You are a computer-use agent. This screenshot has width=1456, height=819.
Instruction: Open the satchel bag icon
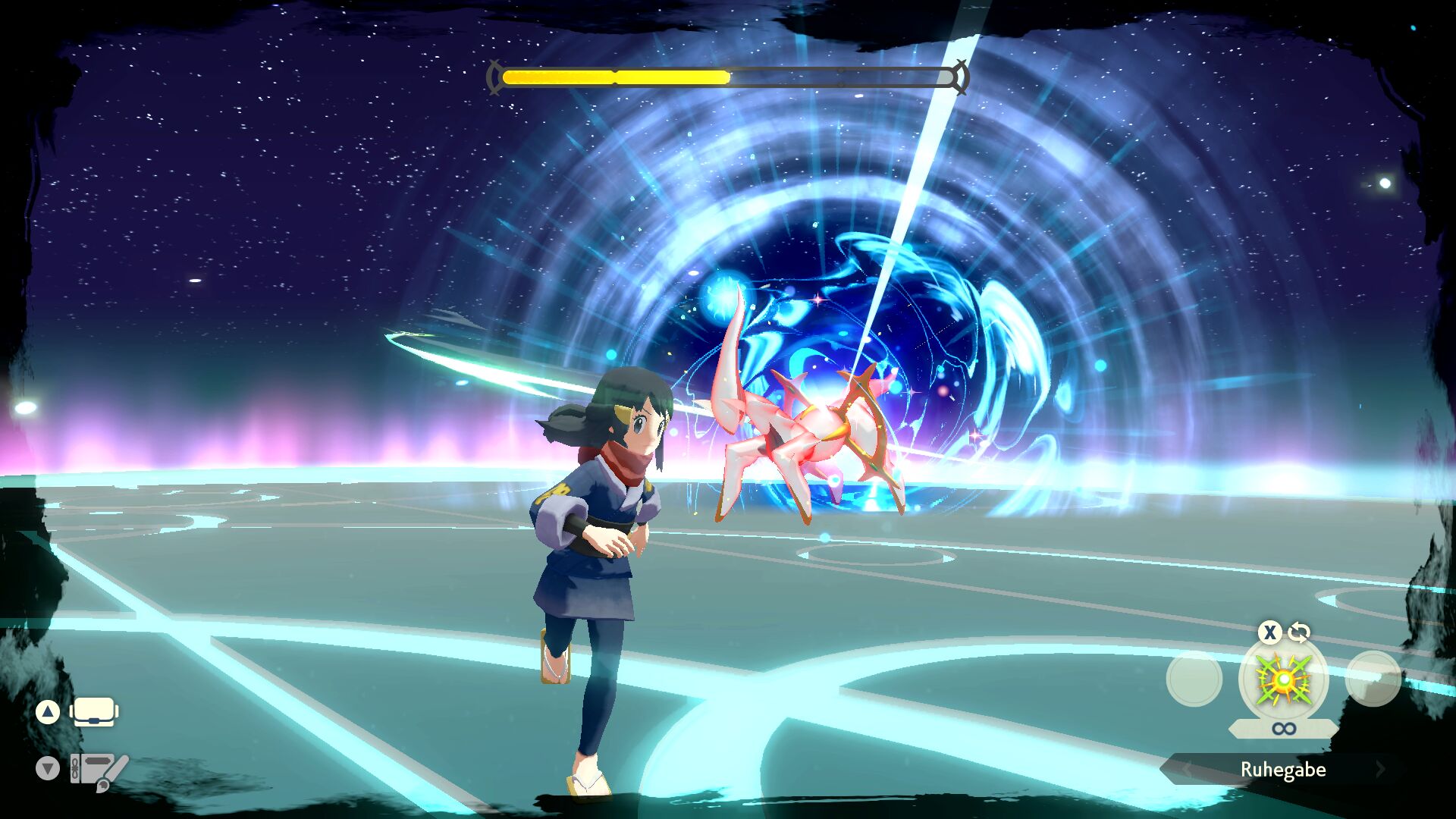[94, 712]
